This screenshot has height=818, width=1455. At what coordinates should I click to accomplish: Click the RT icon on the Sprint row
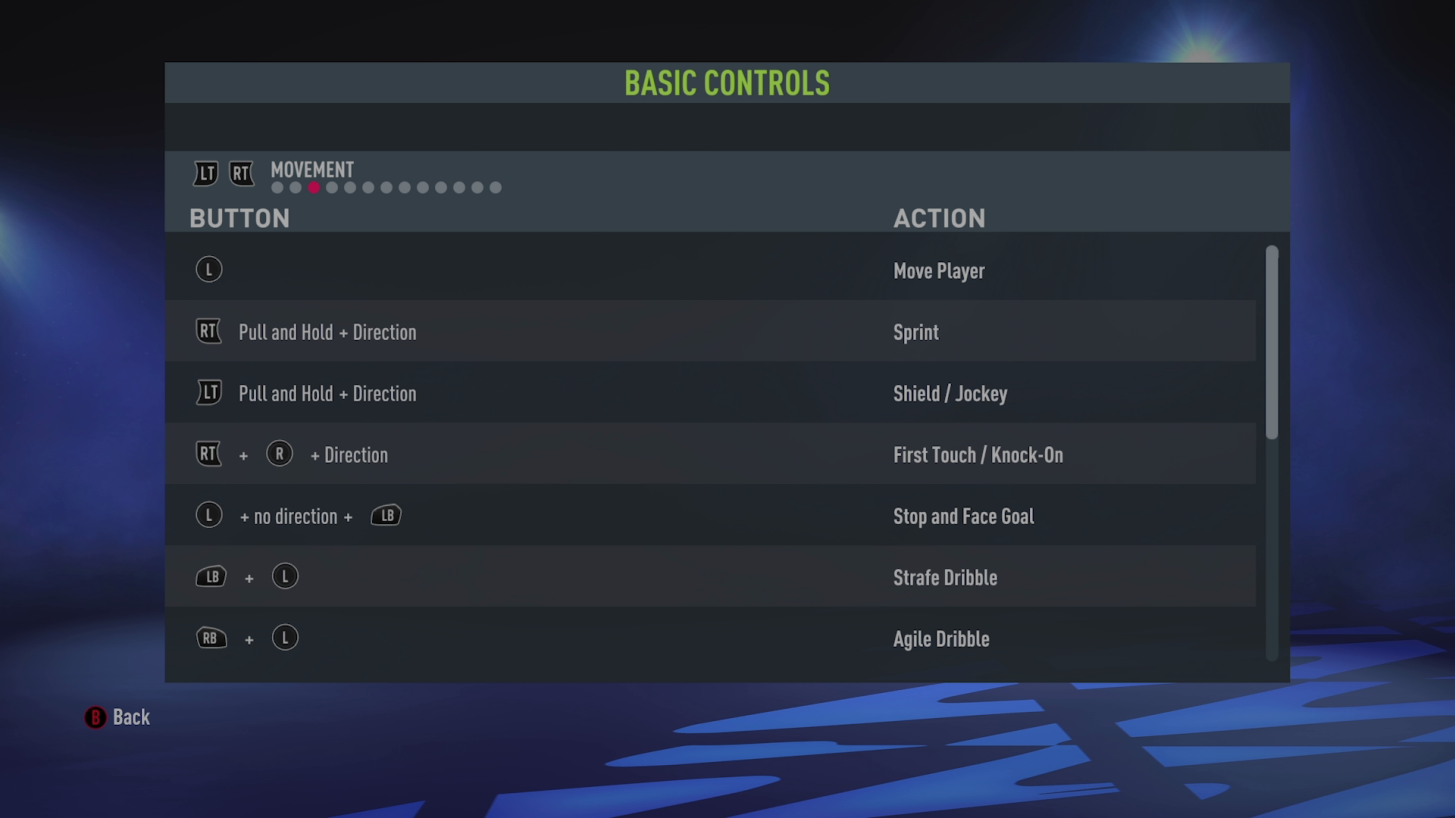[208, 330]
